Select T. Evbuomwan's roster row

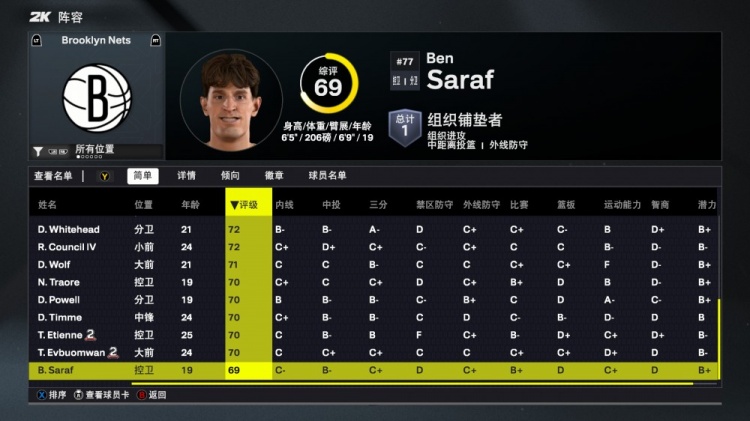(x=70, y=352)
